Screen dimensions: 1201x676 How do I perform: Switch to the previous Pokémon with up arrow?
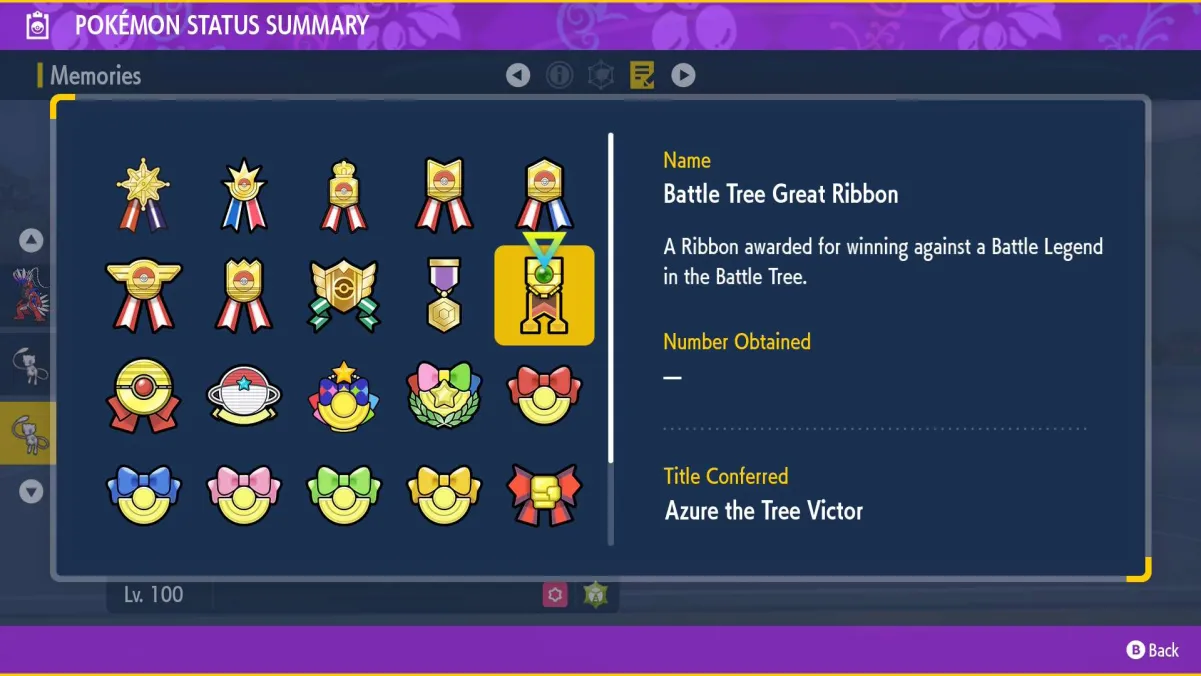coord(31,240)
